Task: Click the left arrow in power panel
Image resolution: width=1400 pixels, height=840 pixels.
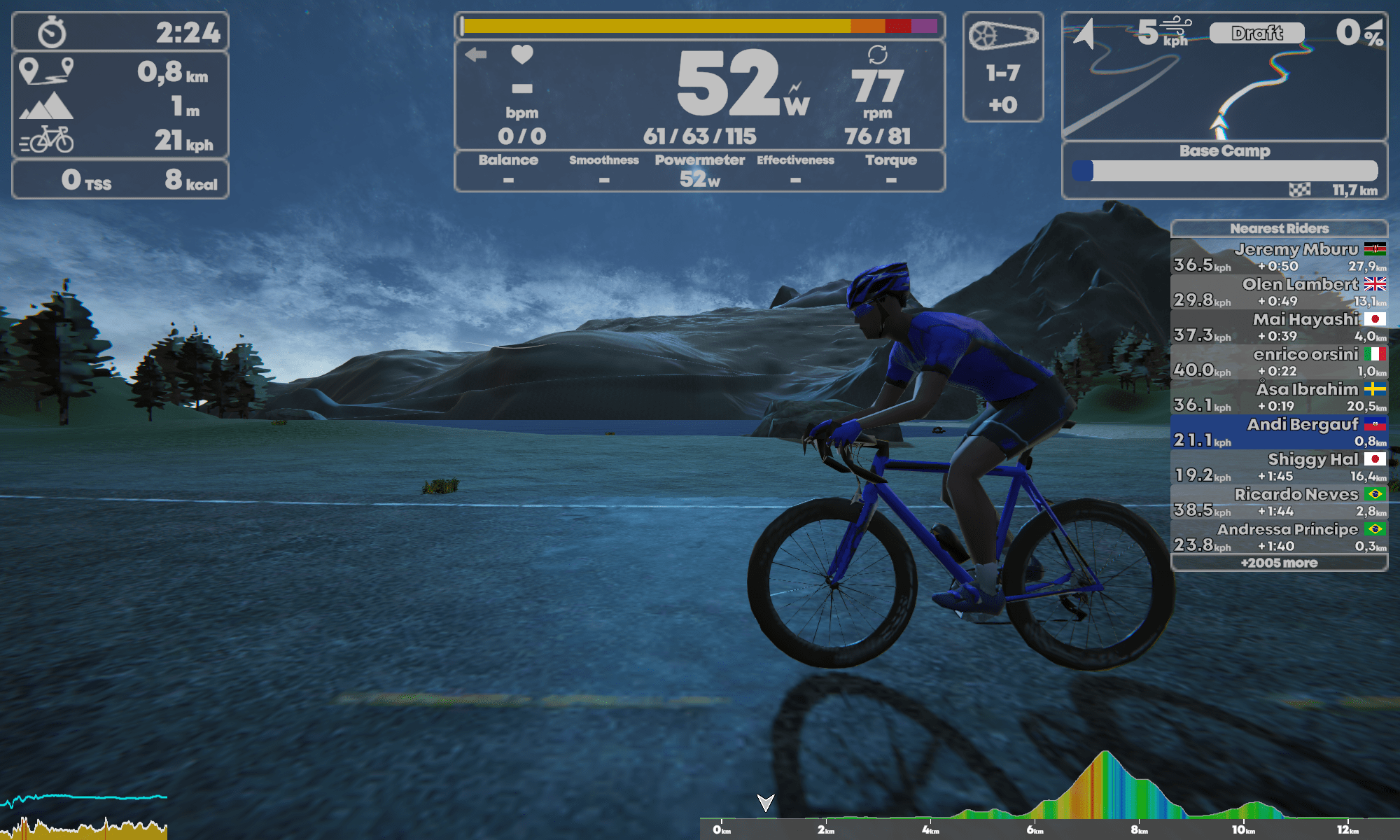Action: coord(476,55)
